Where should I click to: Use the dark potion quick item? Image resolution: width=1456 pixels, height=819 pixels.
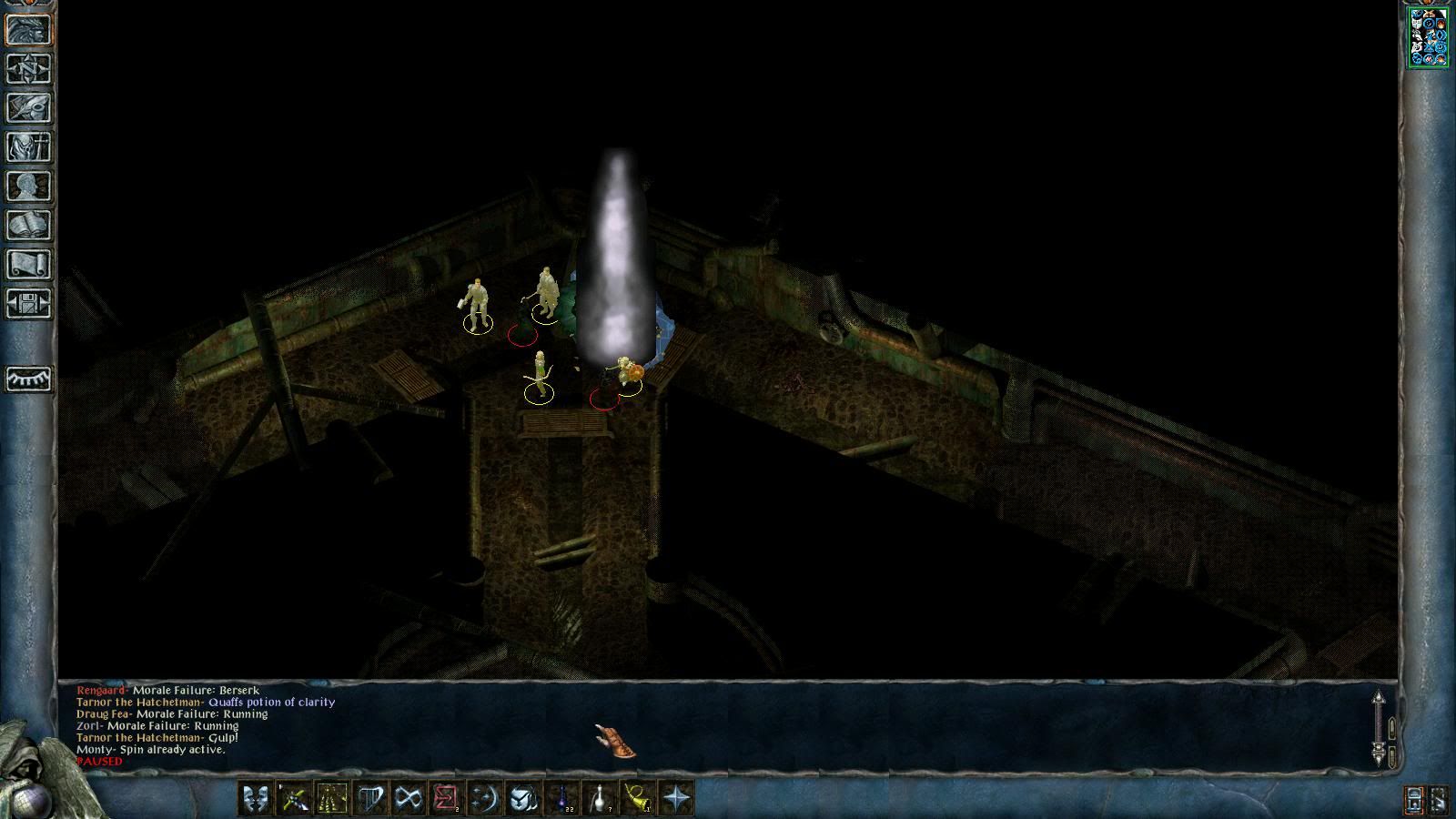(562, 799)
